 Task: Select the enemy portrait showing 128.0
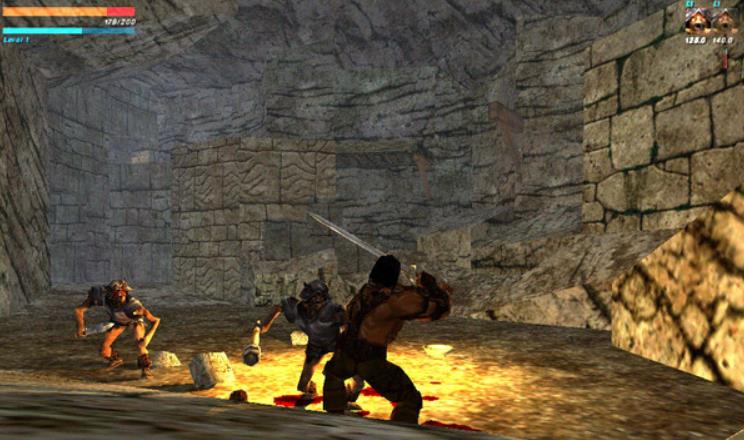tap(697, 20)
